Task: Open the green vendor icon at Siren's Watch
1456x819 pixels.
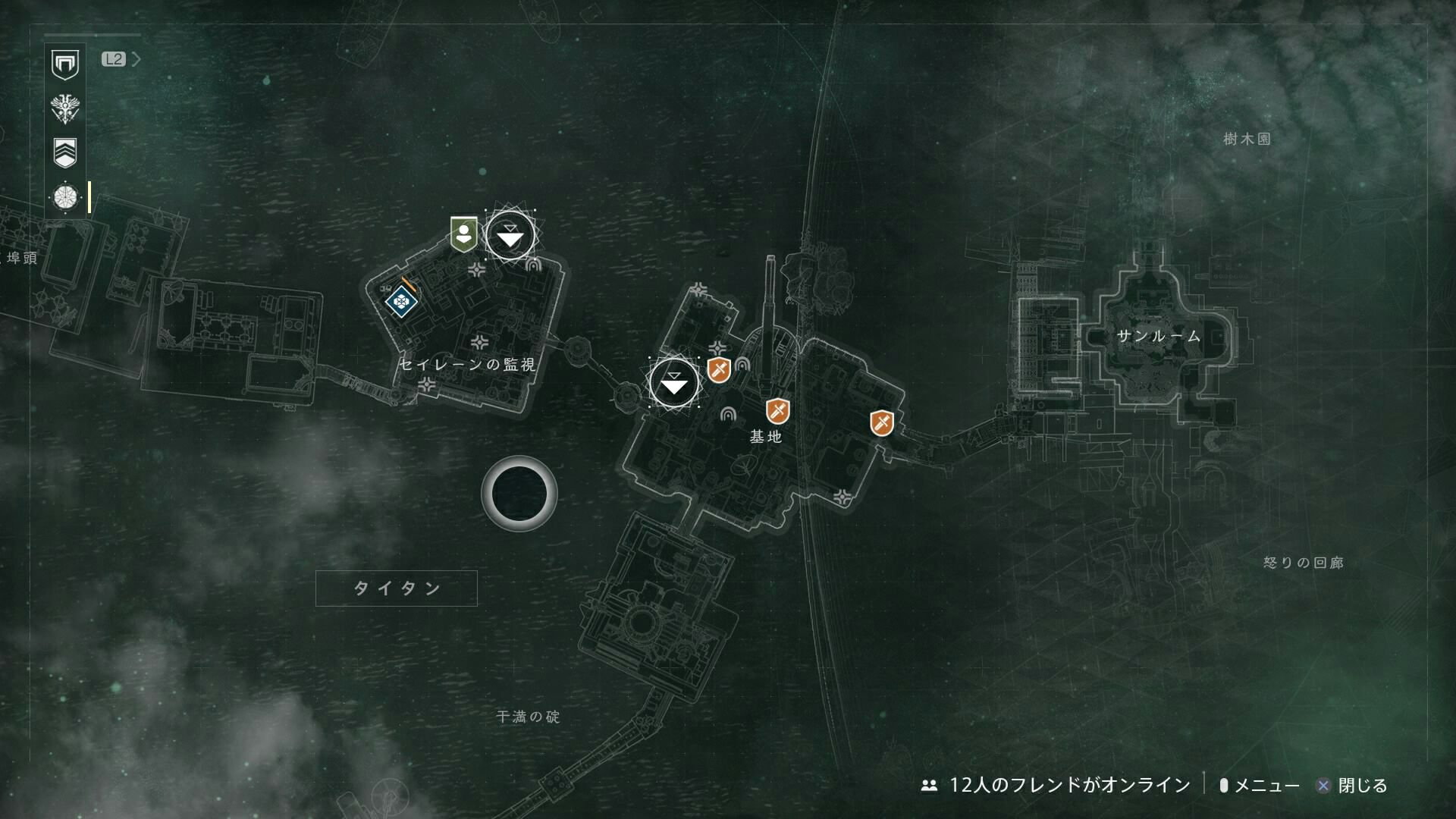Action: [x=463, y=234]
